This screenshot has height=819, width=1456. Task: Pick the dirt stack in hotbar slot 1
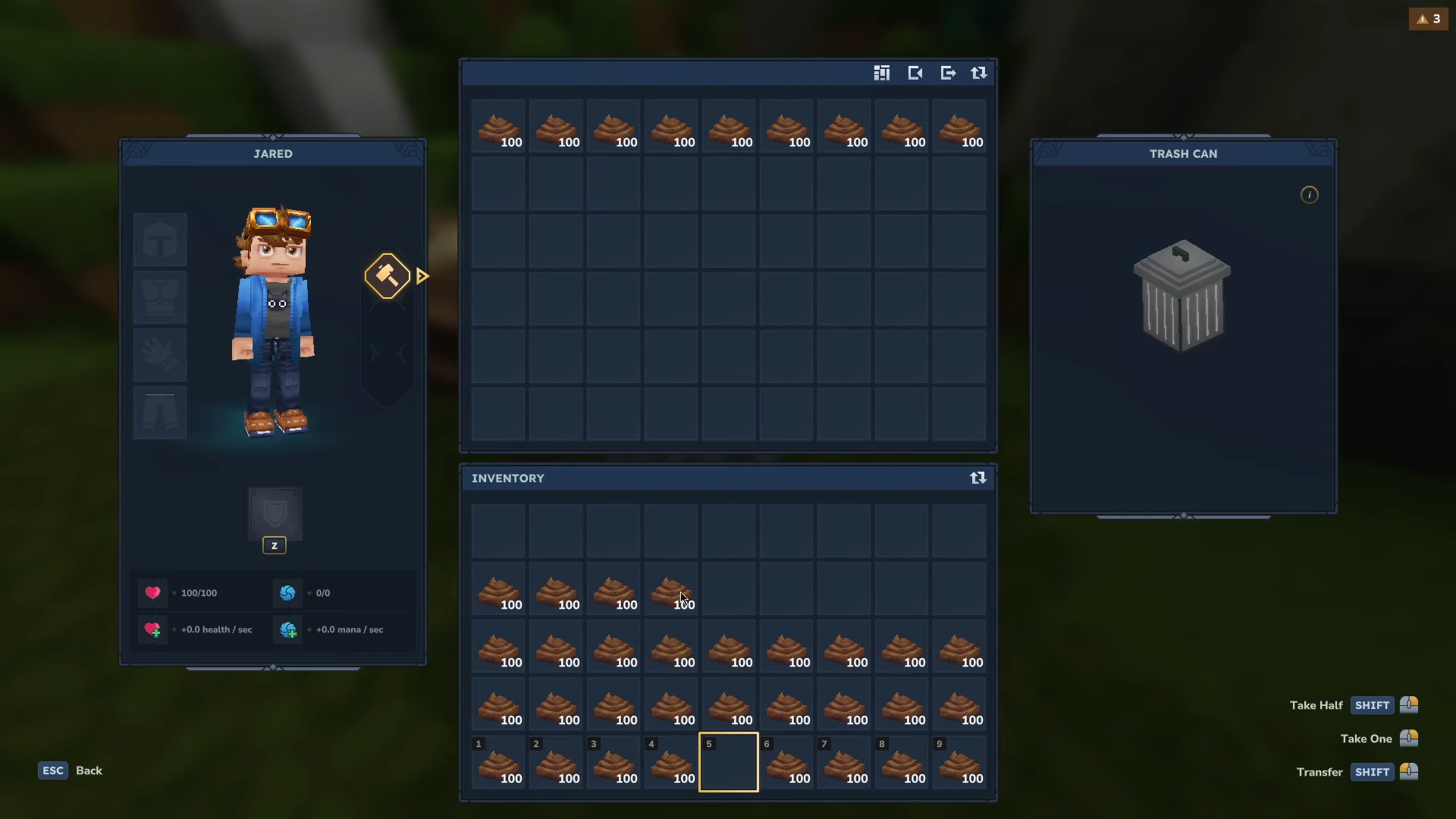[498, 763]
